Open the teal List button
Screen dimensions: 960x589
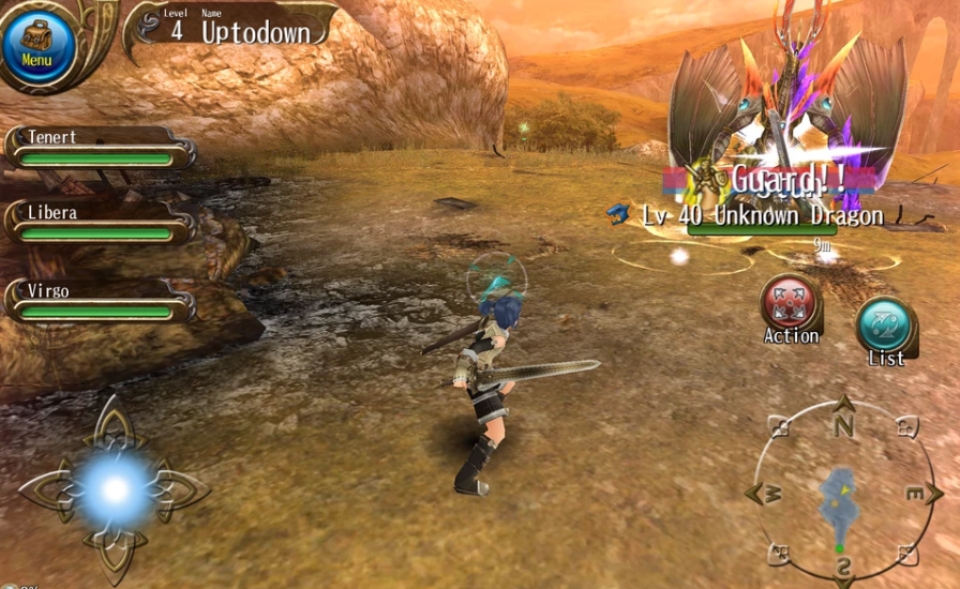pos(886,327)
